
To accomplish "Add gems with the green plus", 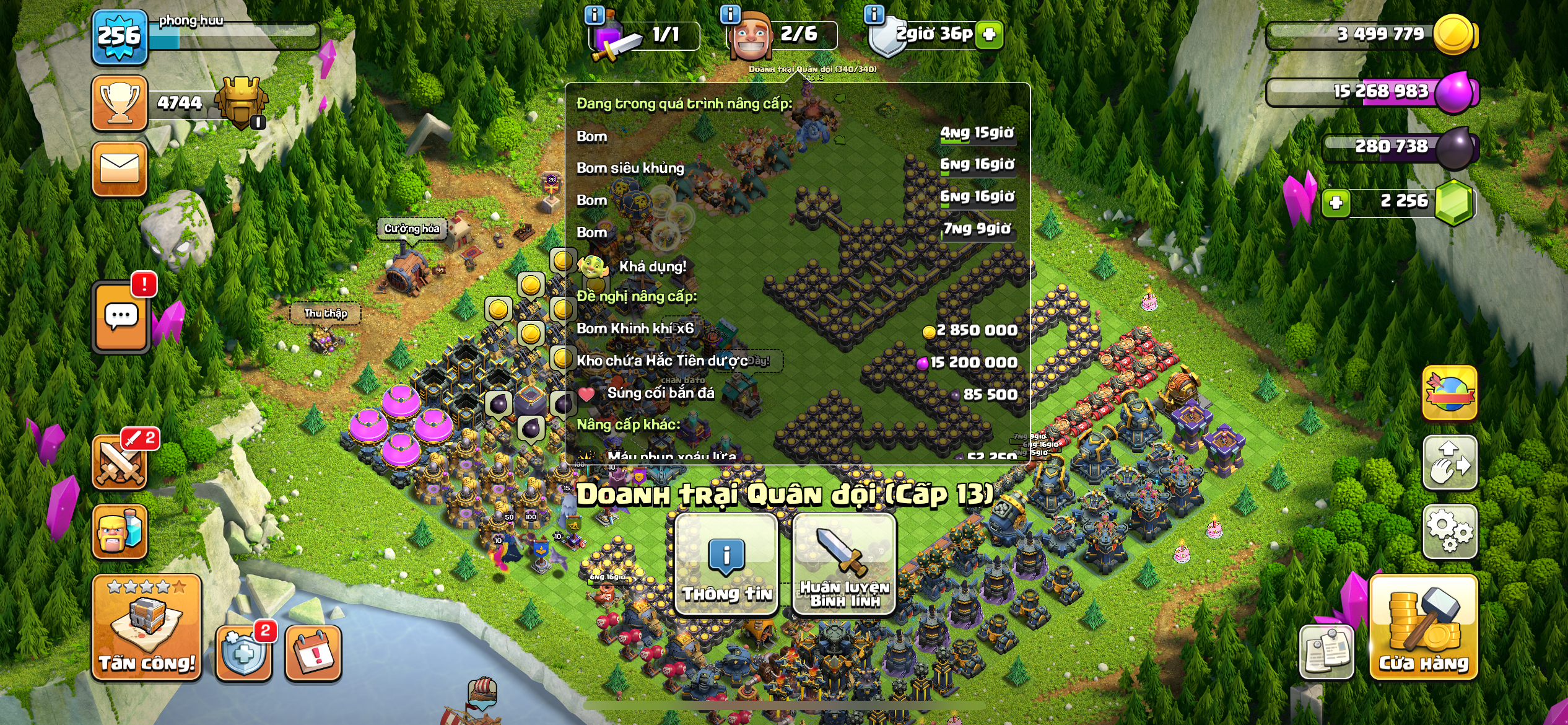I will pyautogui.click(x=1336, y=202).
